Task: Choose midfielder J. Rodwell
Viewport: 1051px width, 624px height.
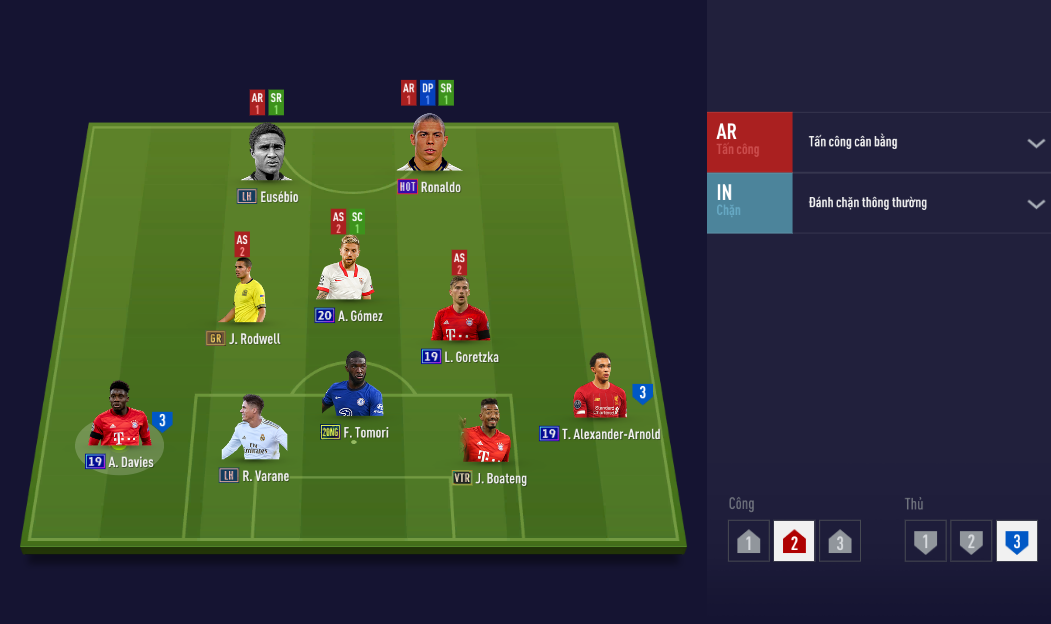Action: 244,292
